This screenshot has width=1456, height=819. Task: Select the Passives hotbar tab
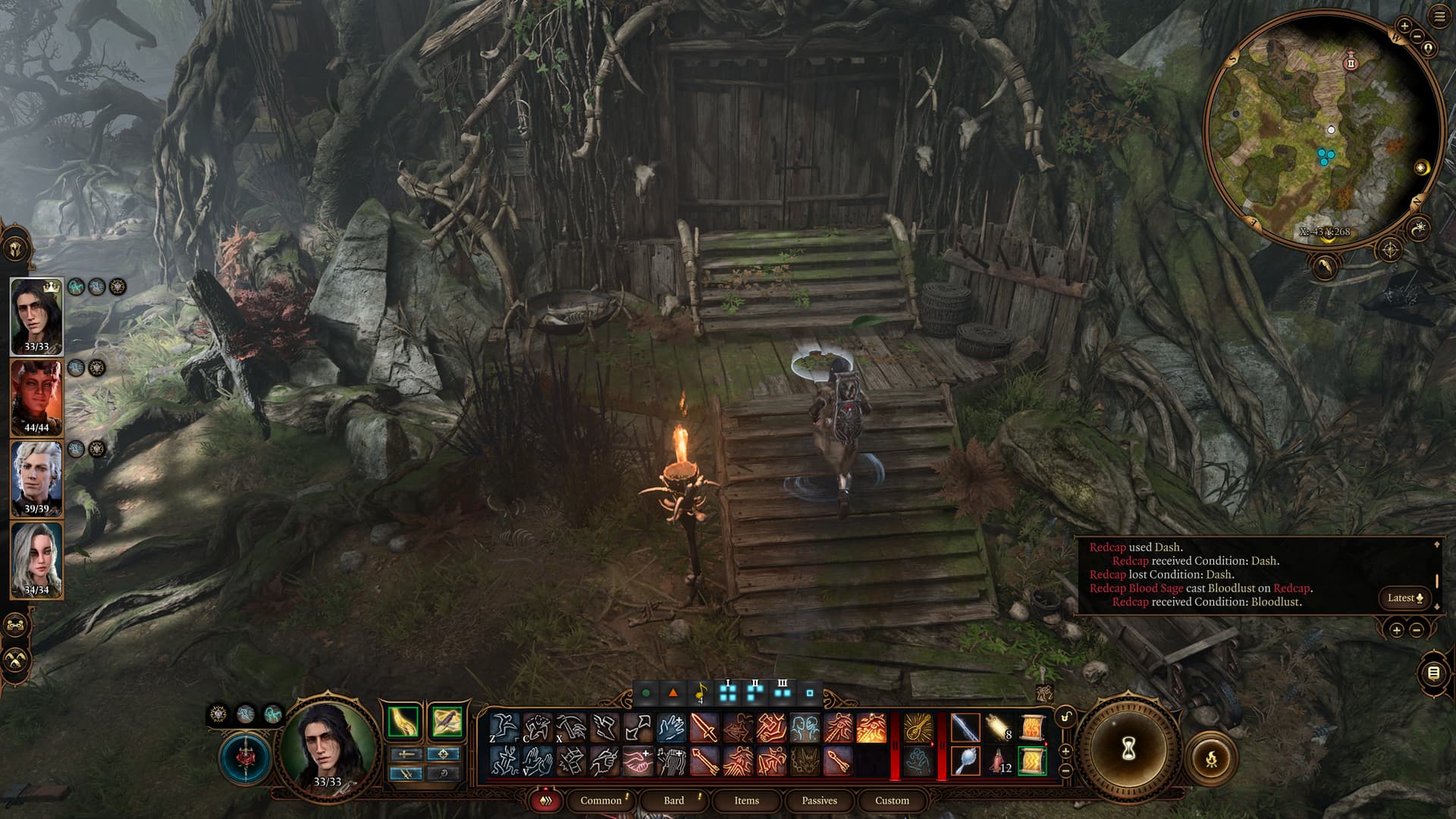tap(819, 800)
